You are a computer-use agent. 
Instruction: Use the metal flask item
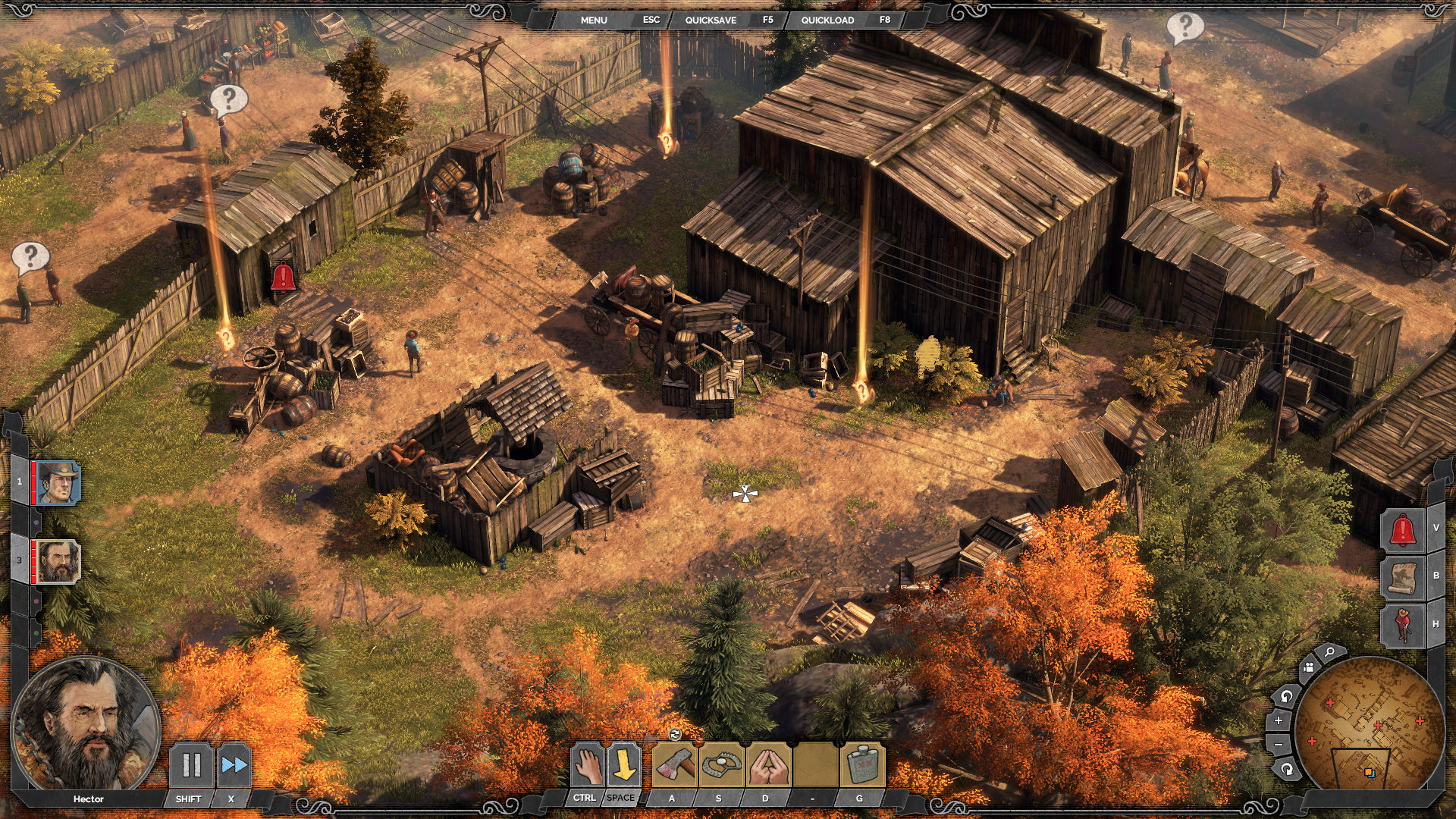point(862,765)
